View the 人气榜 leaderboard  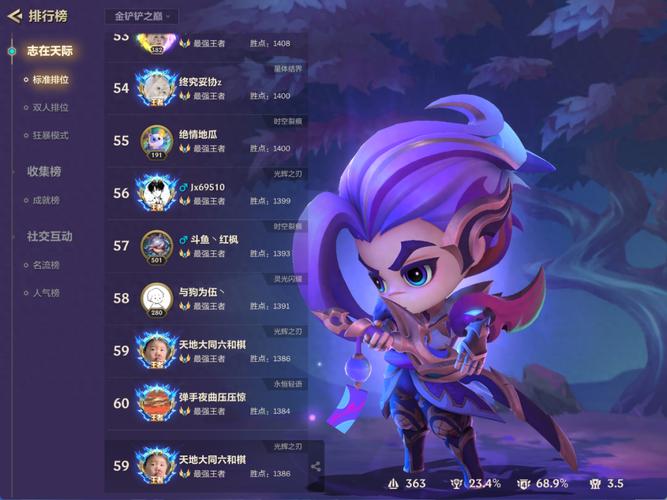(x=46, y=293)
